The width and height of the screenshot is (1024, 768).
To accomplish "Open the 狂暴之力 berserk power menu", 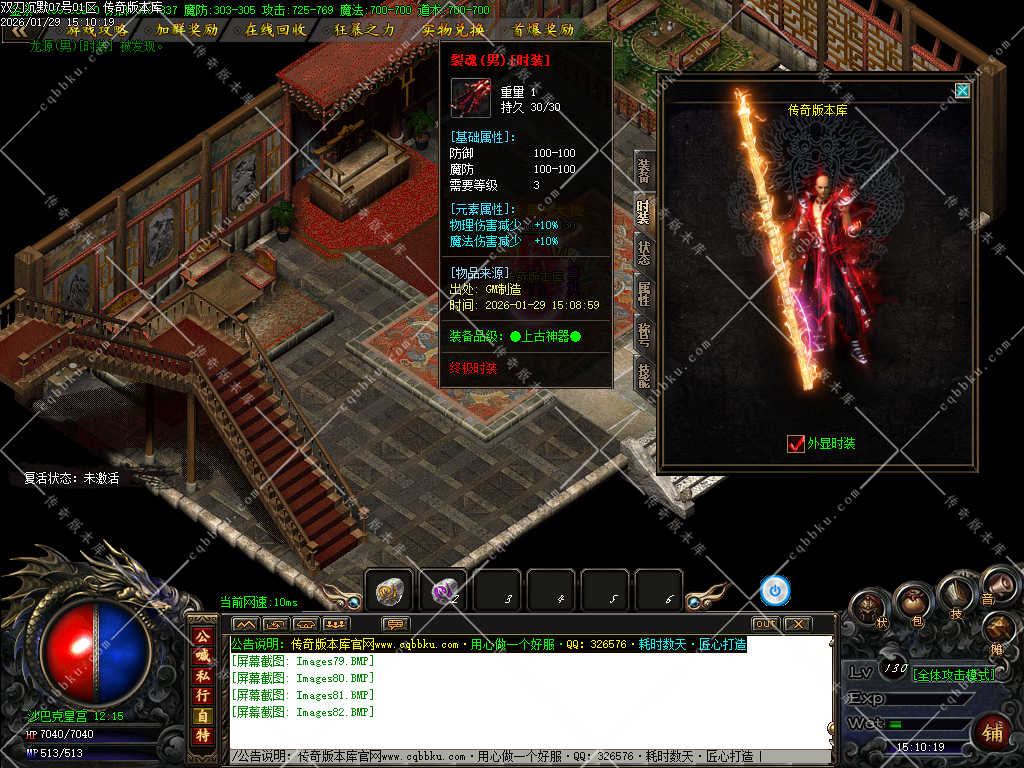I will 364,30.
